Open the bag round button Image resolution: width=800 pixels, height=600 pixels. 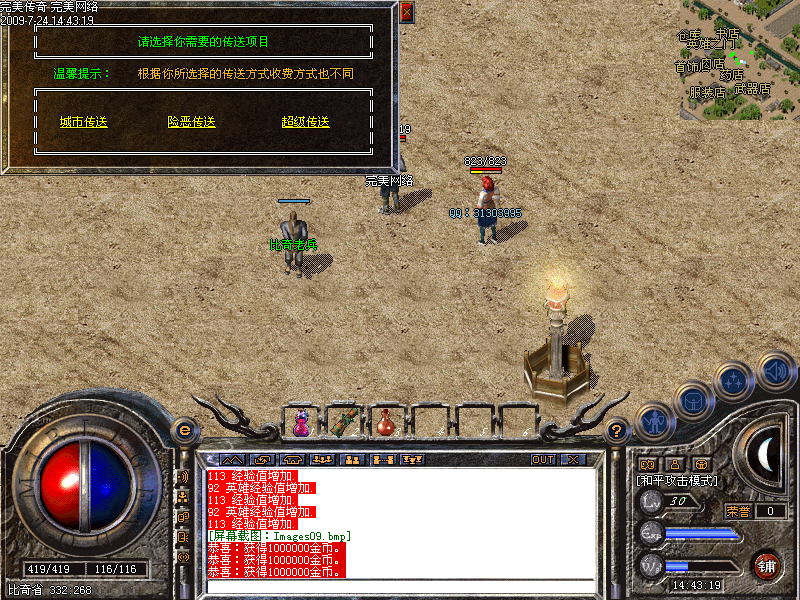click(693, 402)
